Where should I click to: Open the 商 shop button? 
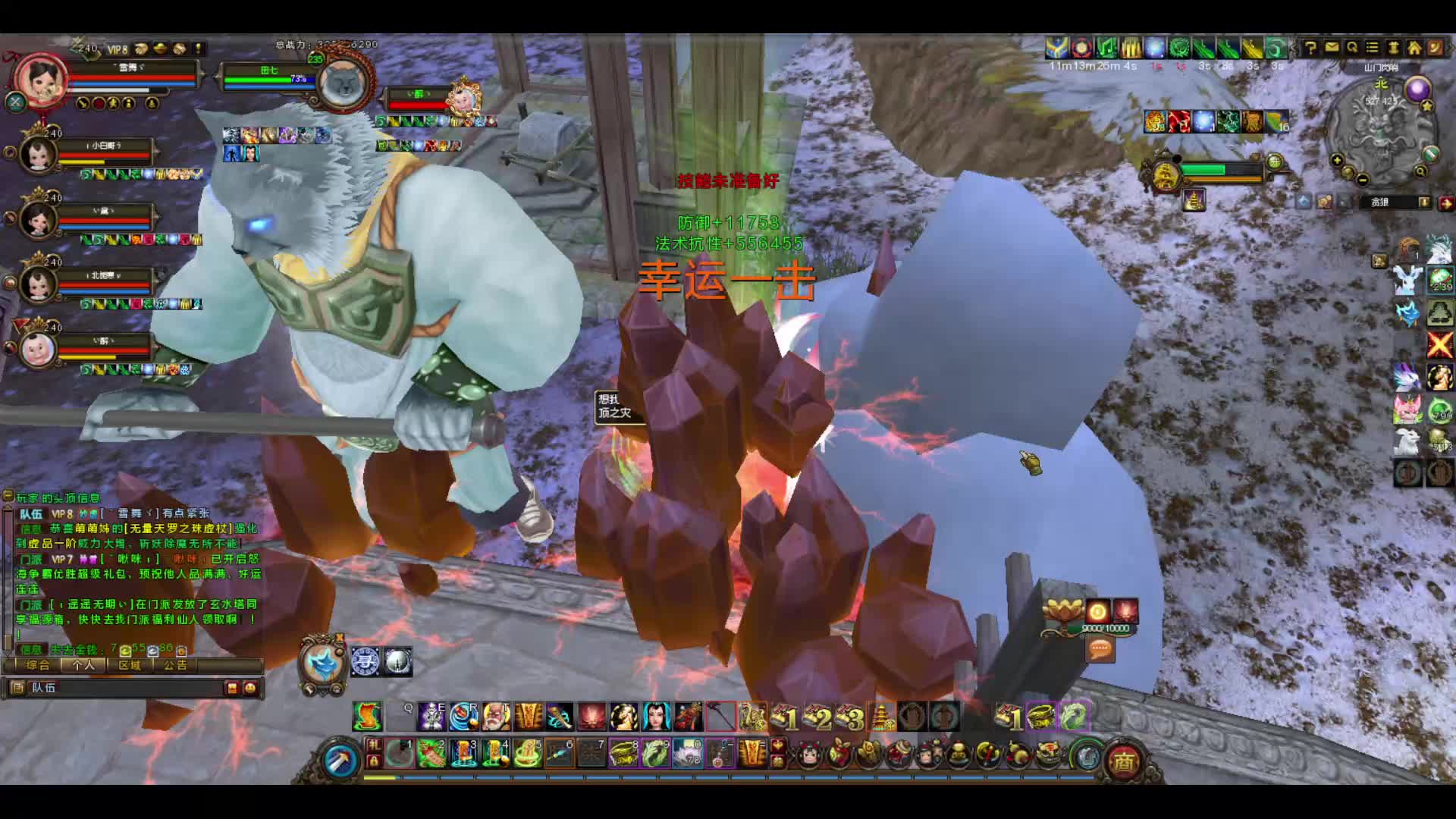pos(1122,761)
